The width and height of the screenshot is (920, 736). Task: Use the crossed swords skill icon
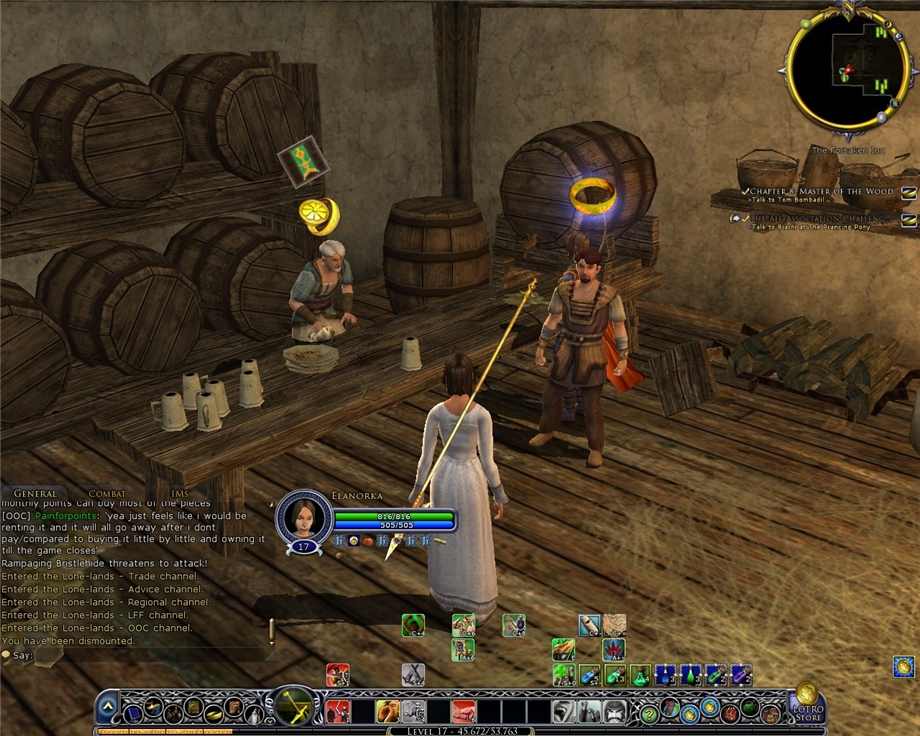click(413, 675)
